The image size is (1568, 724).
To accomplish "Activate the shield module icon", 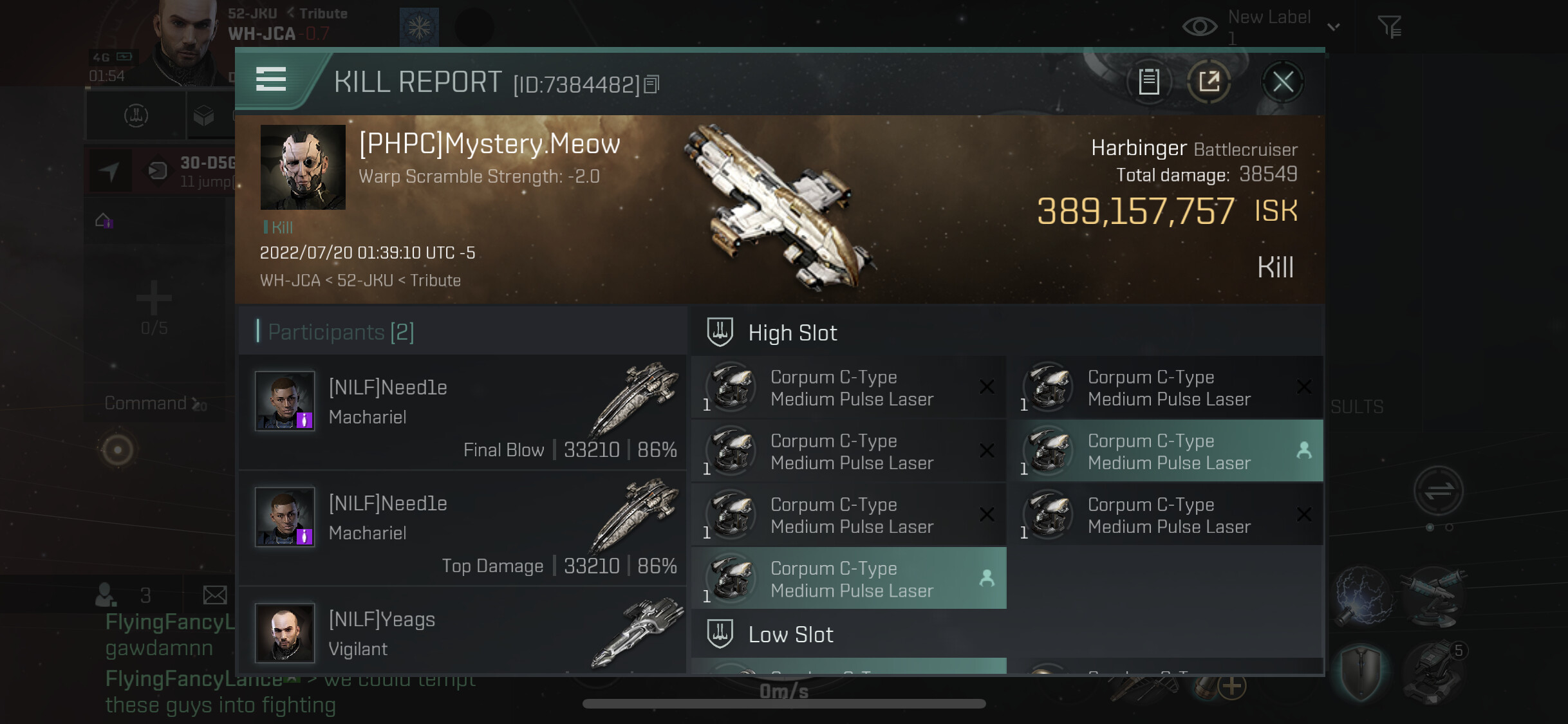I will tap(1361, 673).
